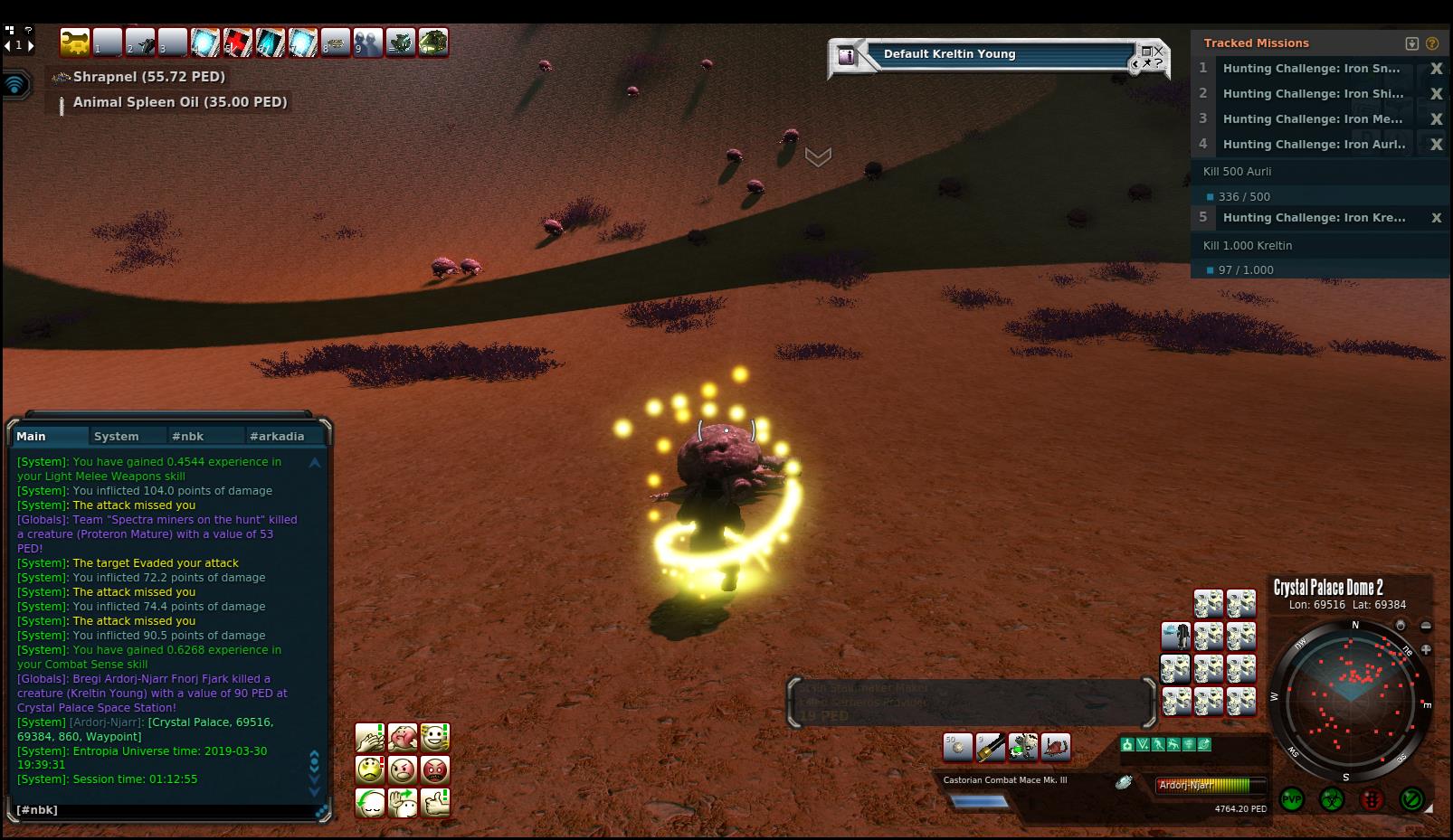Toggle the green PVP status button

(1292, 799)
